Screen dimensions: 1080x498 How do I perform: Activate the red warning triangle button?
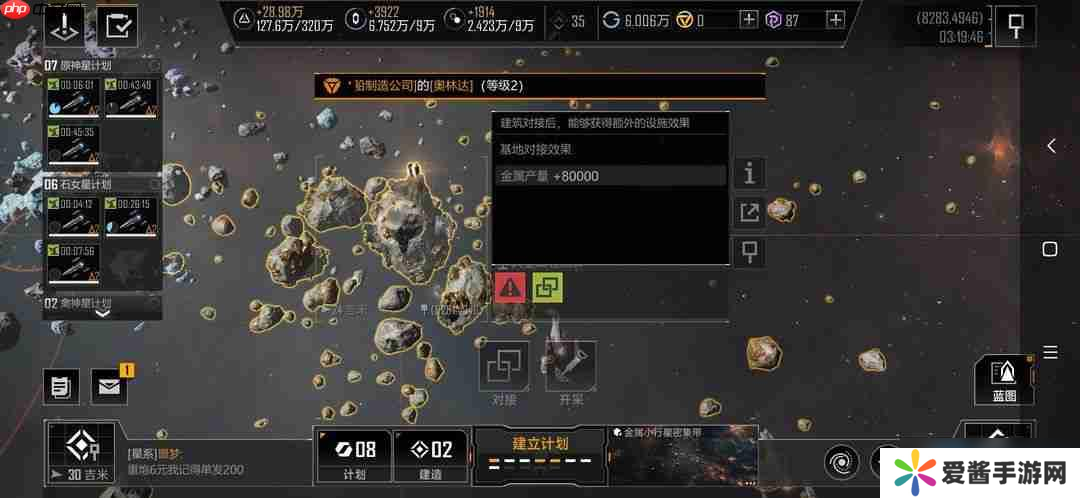[510, 287]
